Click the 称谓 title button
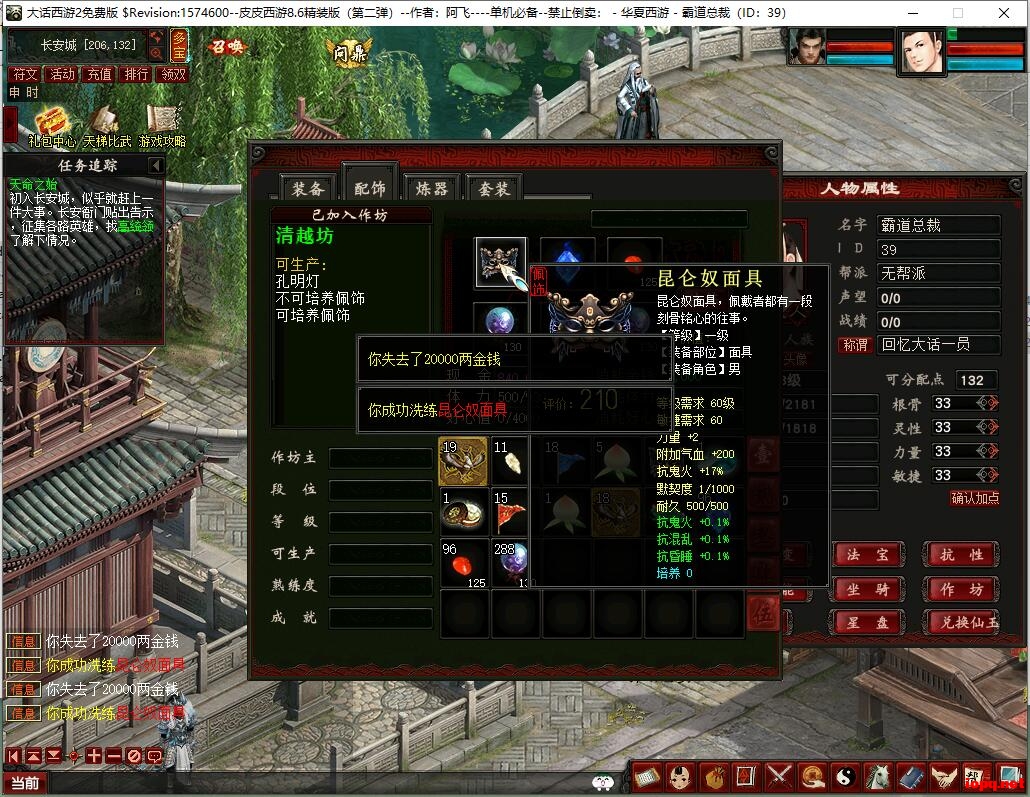Viewport: 1030px width, 797px height. (x=855, y=345)
